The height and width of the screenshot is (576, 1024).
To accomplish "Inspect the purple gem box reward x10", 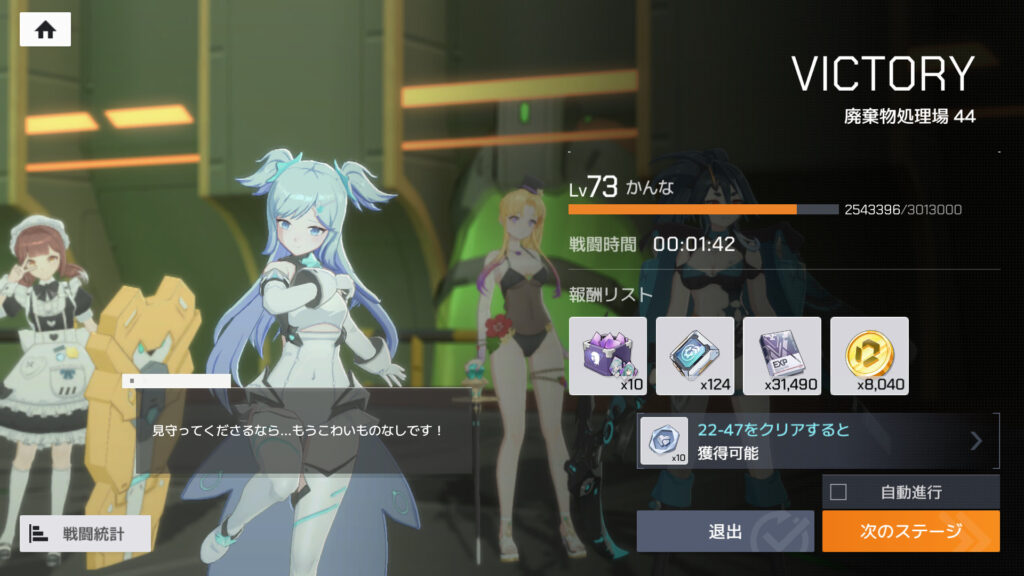I will pos(608,356).
